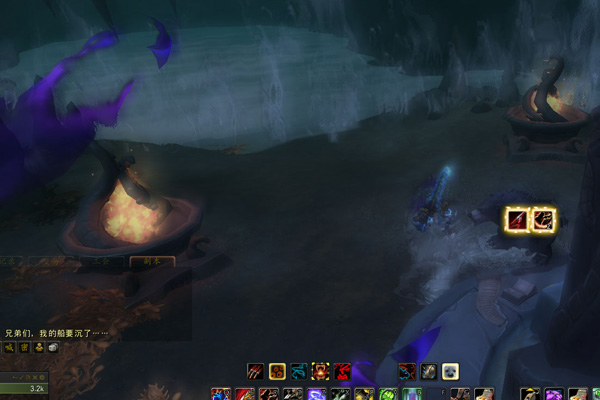Use the glowing red swirl ability
This screenshot has width=600, height=400.
click(x=543, y=219)
